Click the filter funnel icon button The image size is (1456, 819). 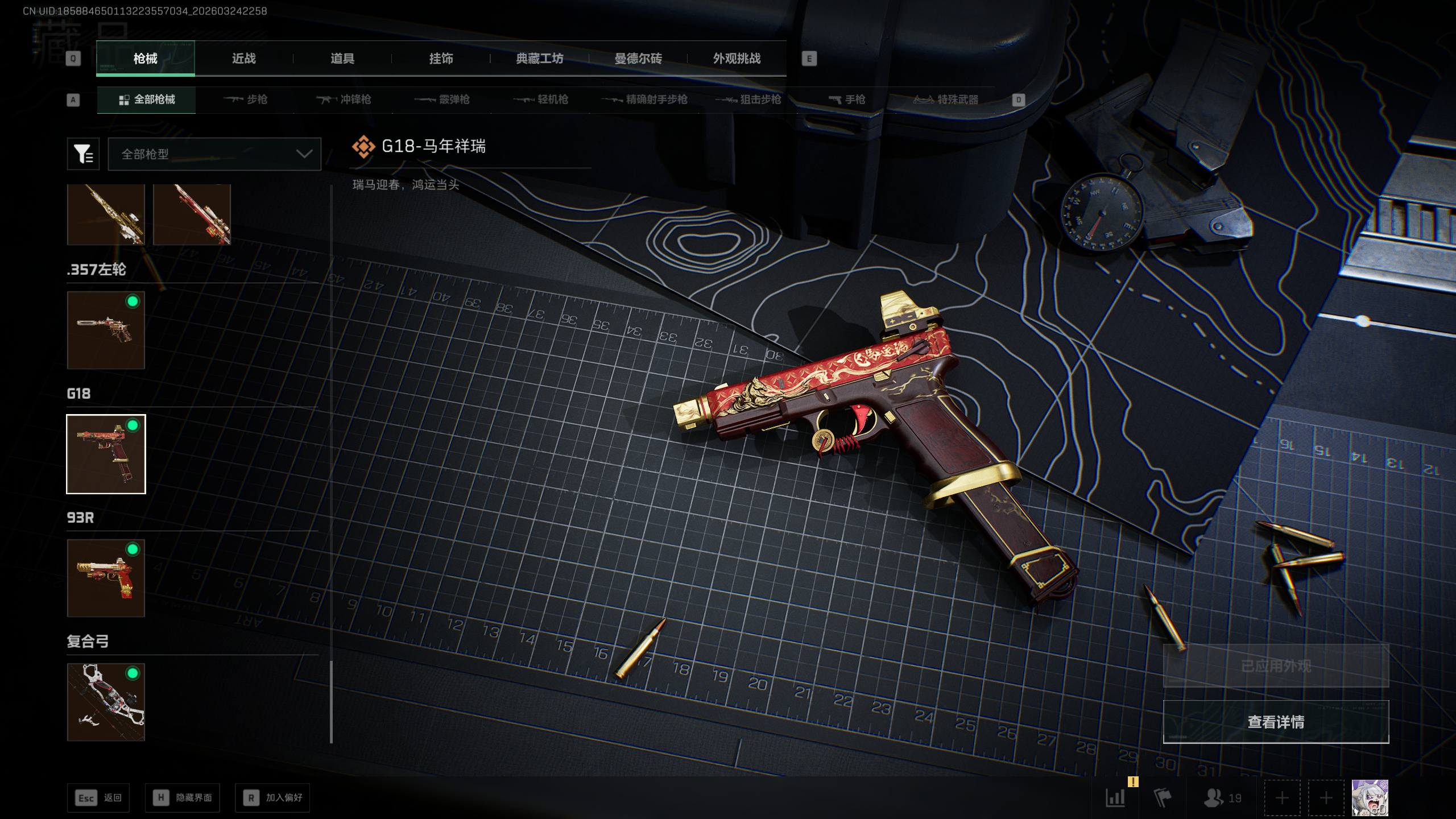83,154
